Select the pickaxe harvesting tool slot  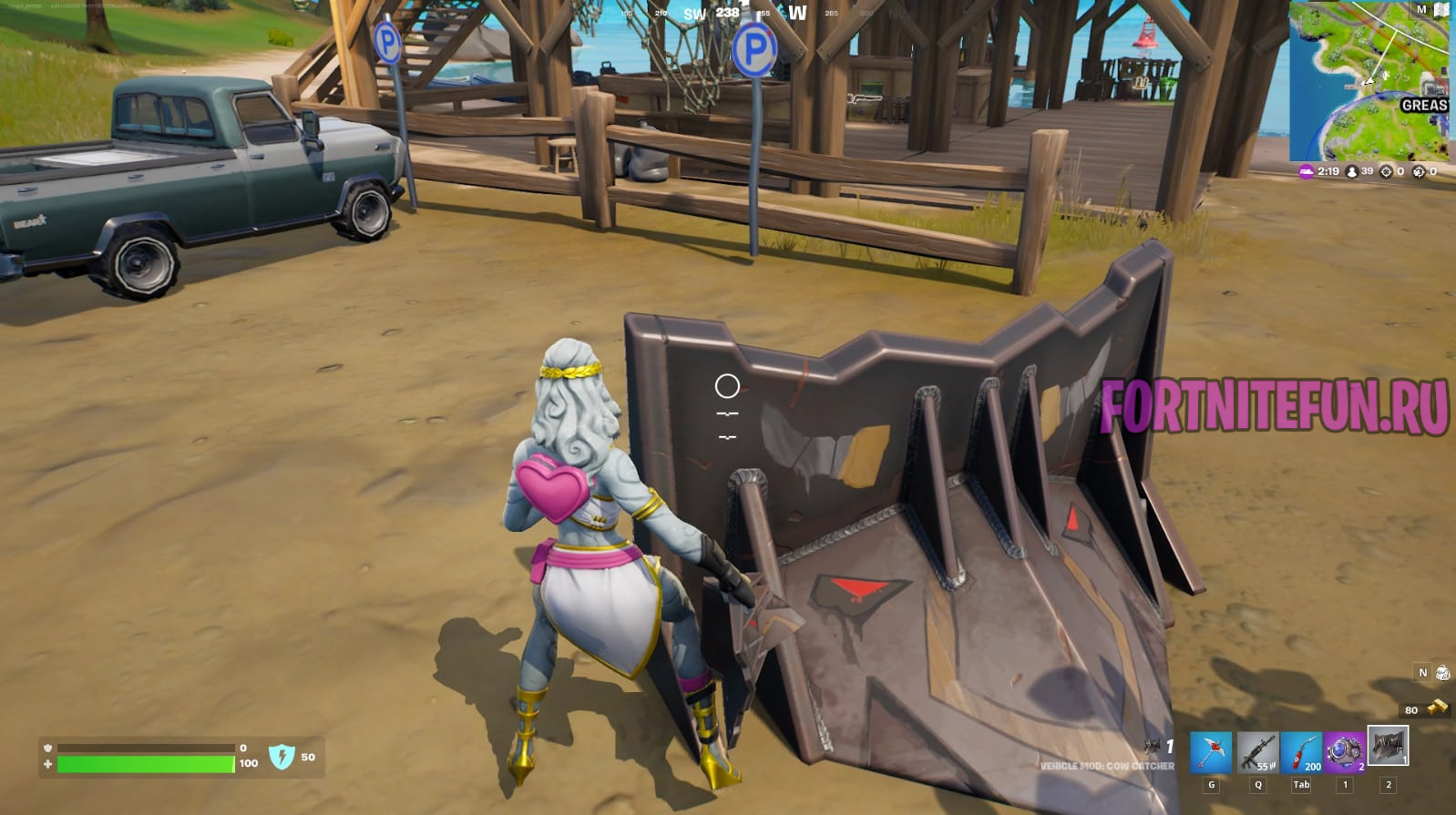click(1211, 753)
